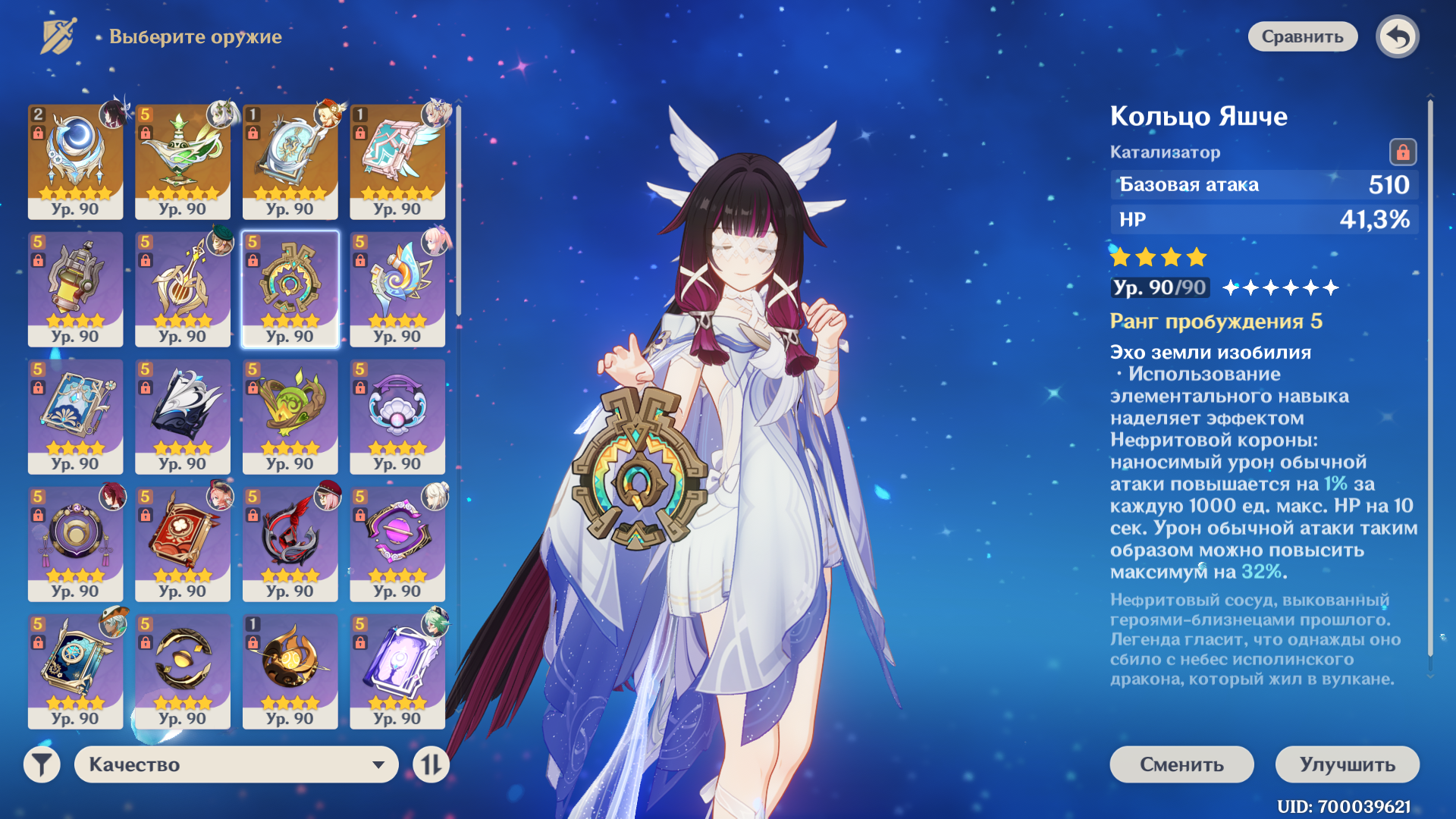Toggle the sort order arrows button
1456x819 pixels.
(x=431, y=764)
